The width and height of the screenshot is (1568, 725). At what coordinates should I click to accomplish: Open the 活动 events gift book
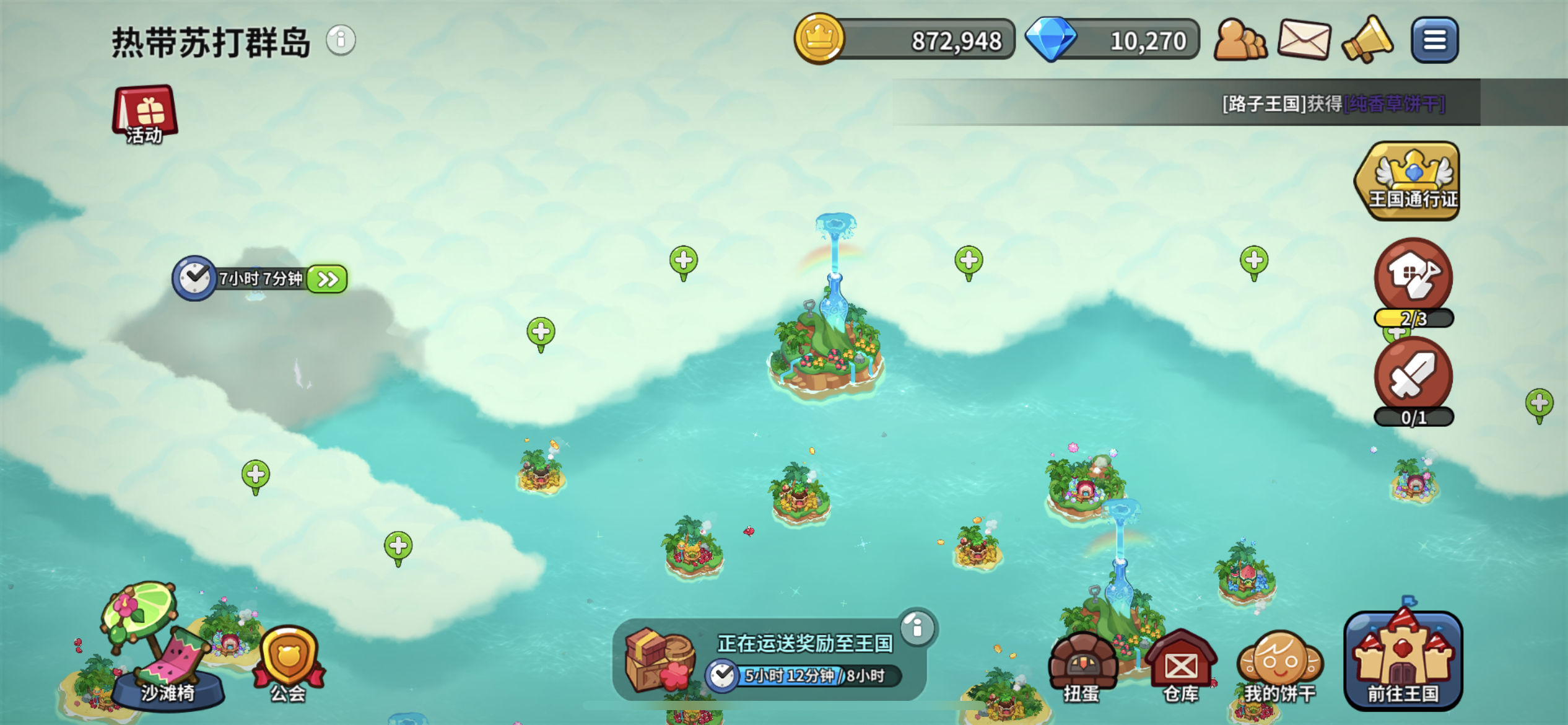click(145, 115)
